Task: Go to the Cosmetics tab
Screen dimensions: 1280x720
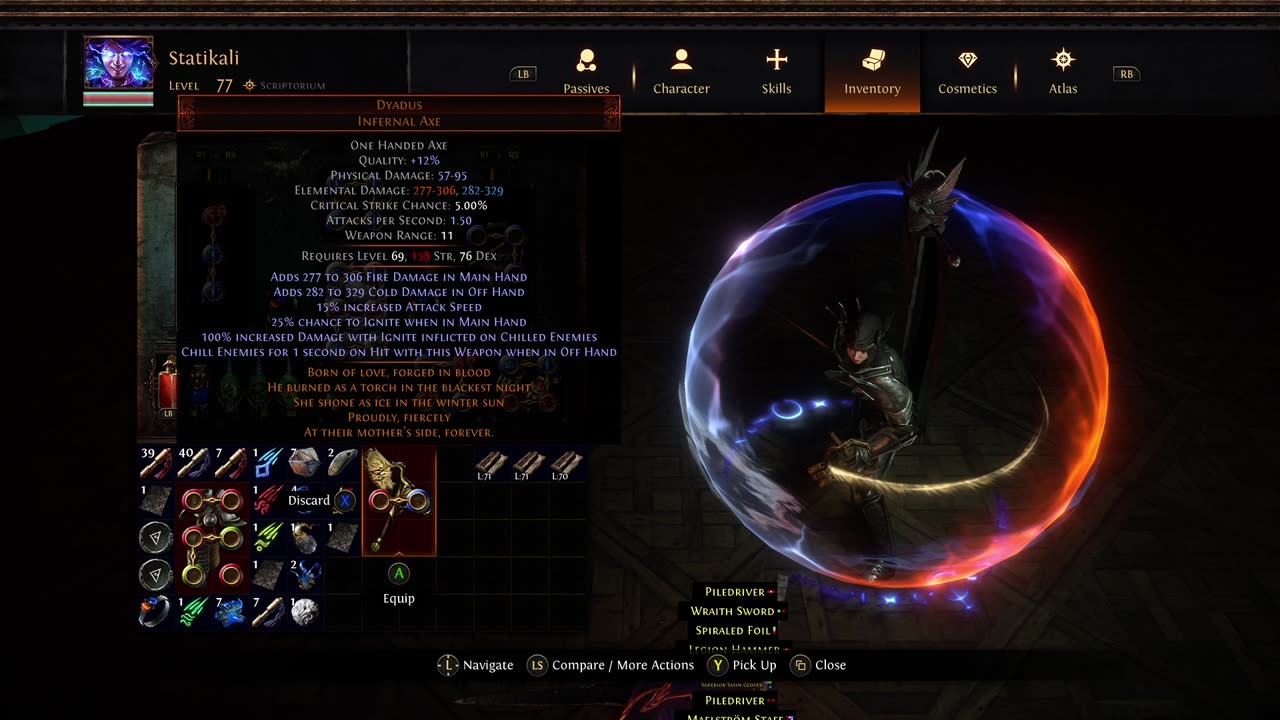Action: click(x=967, y=72)
